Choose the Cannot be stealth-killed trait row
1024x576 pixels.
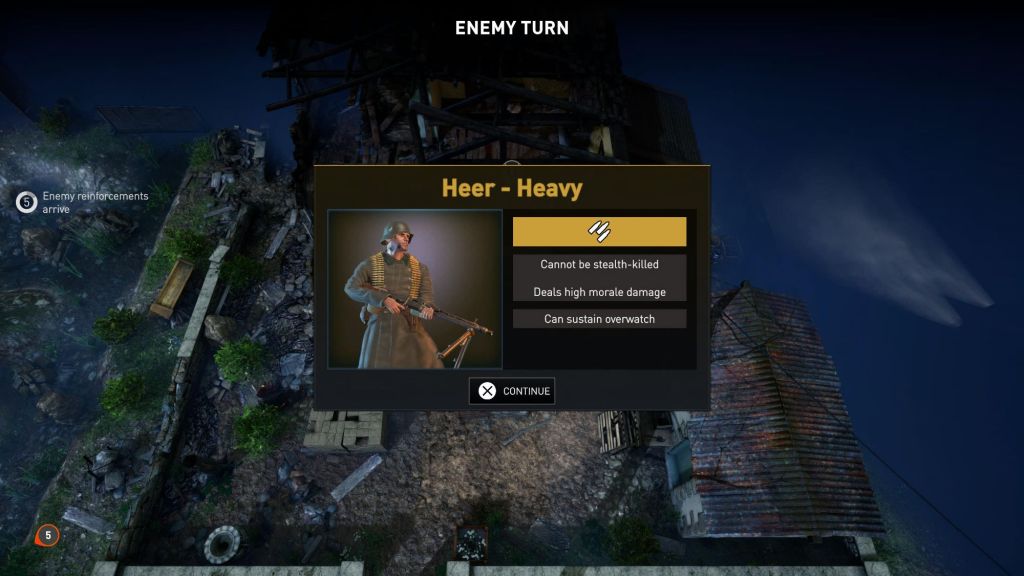point(599,264)
